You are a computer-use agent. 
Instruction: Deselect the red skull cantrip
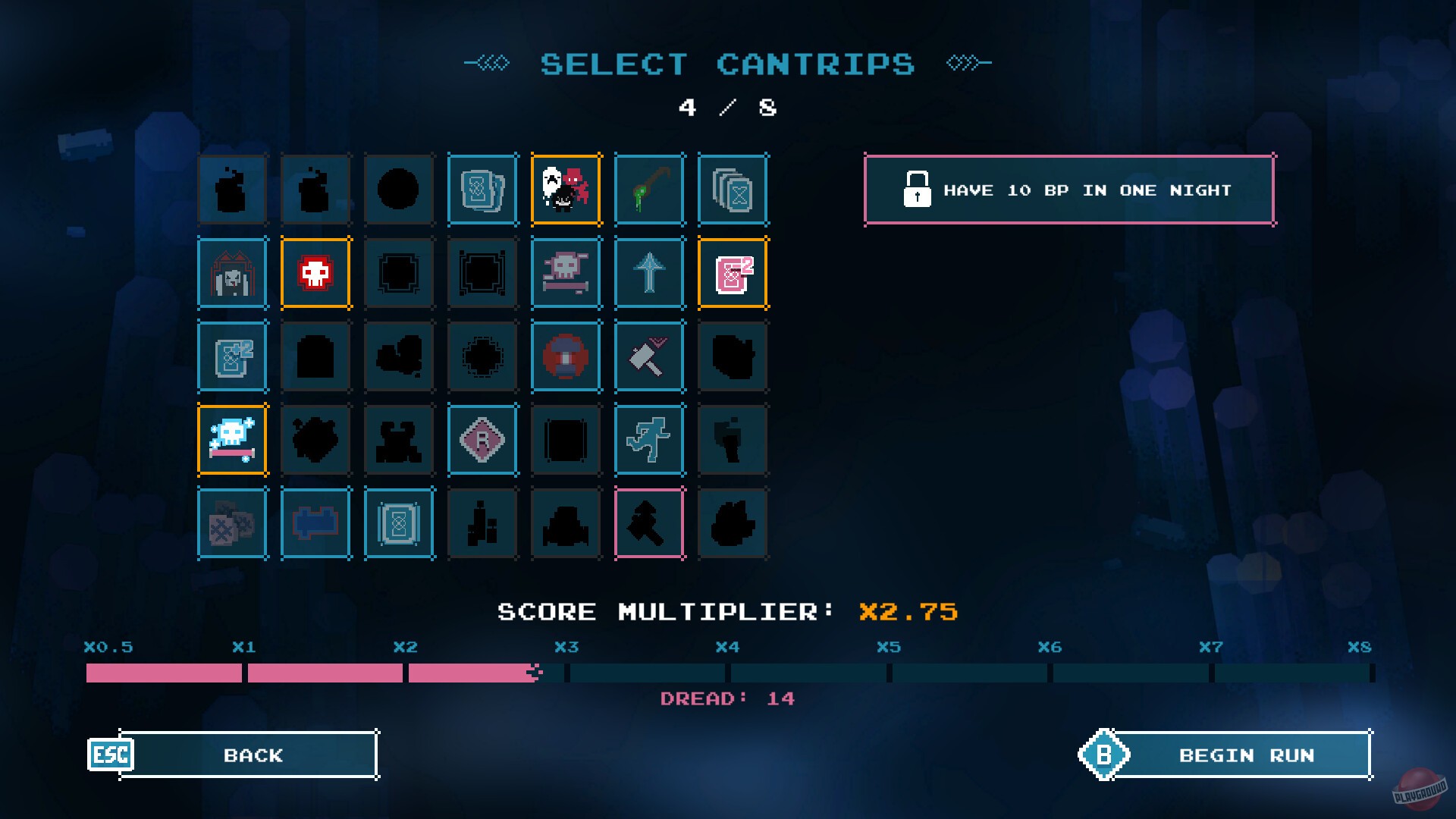point(316,274)
